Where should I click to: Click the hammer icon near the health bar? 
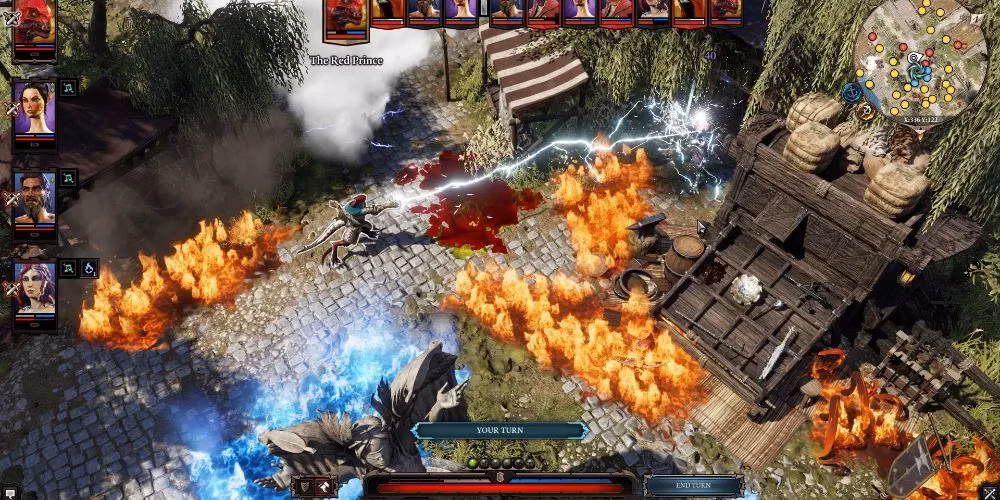point(327,486)
